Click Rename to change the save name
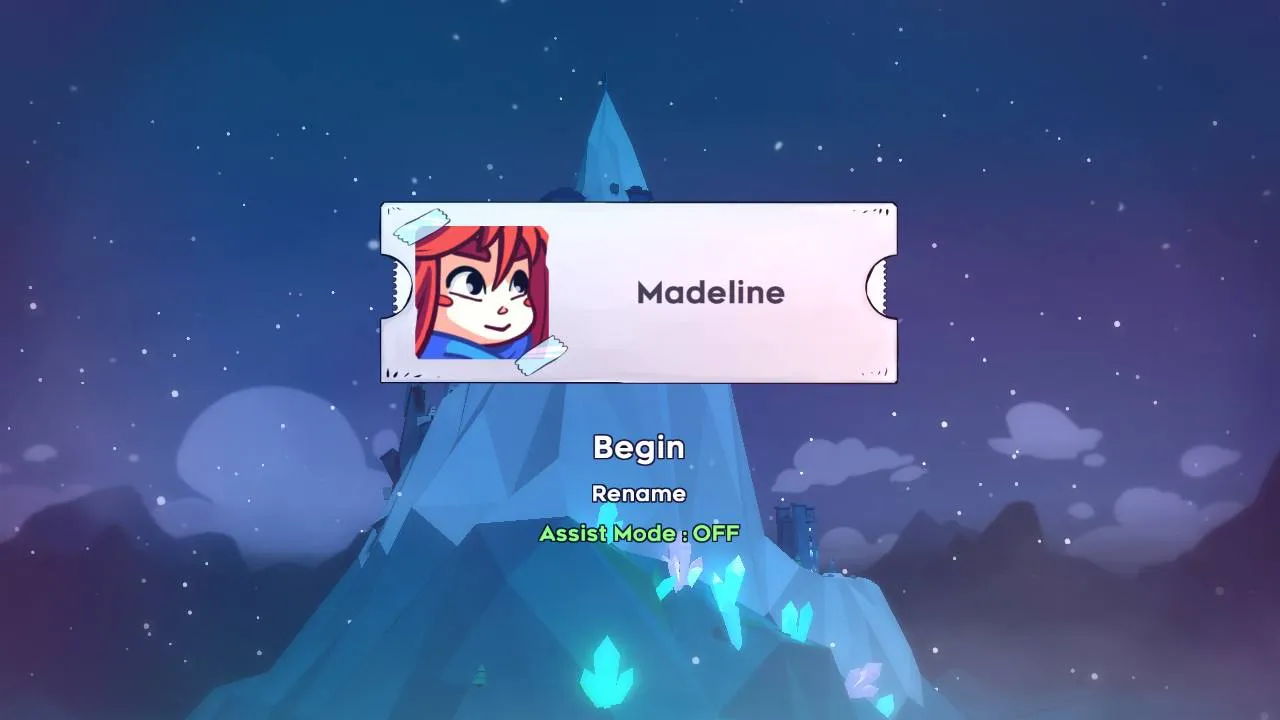This screenshot has height=720, width=1280. click(640, 493)
